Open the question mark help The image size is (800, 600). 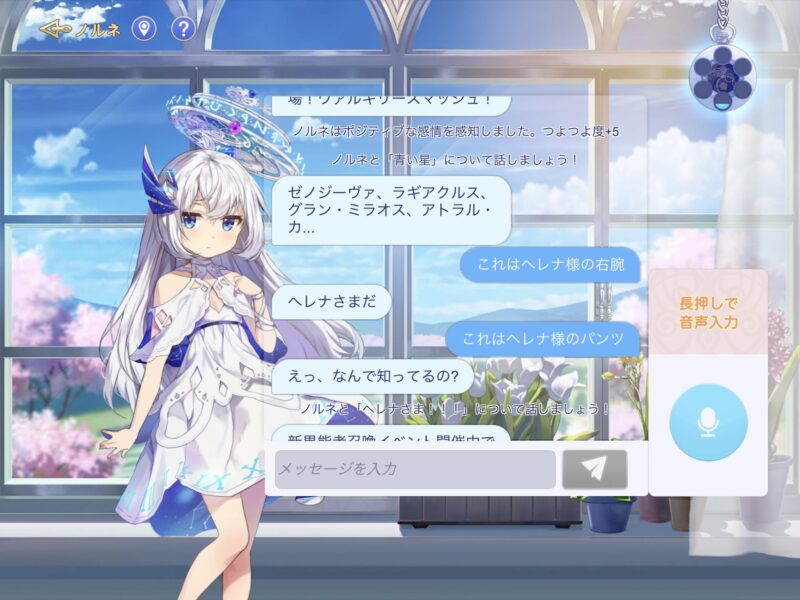pyautogui.click(x=182, y=29)
